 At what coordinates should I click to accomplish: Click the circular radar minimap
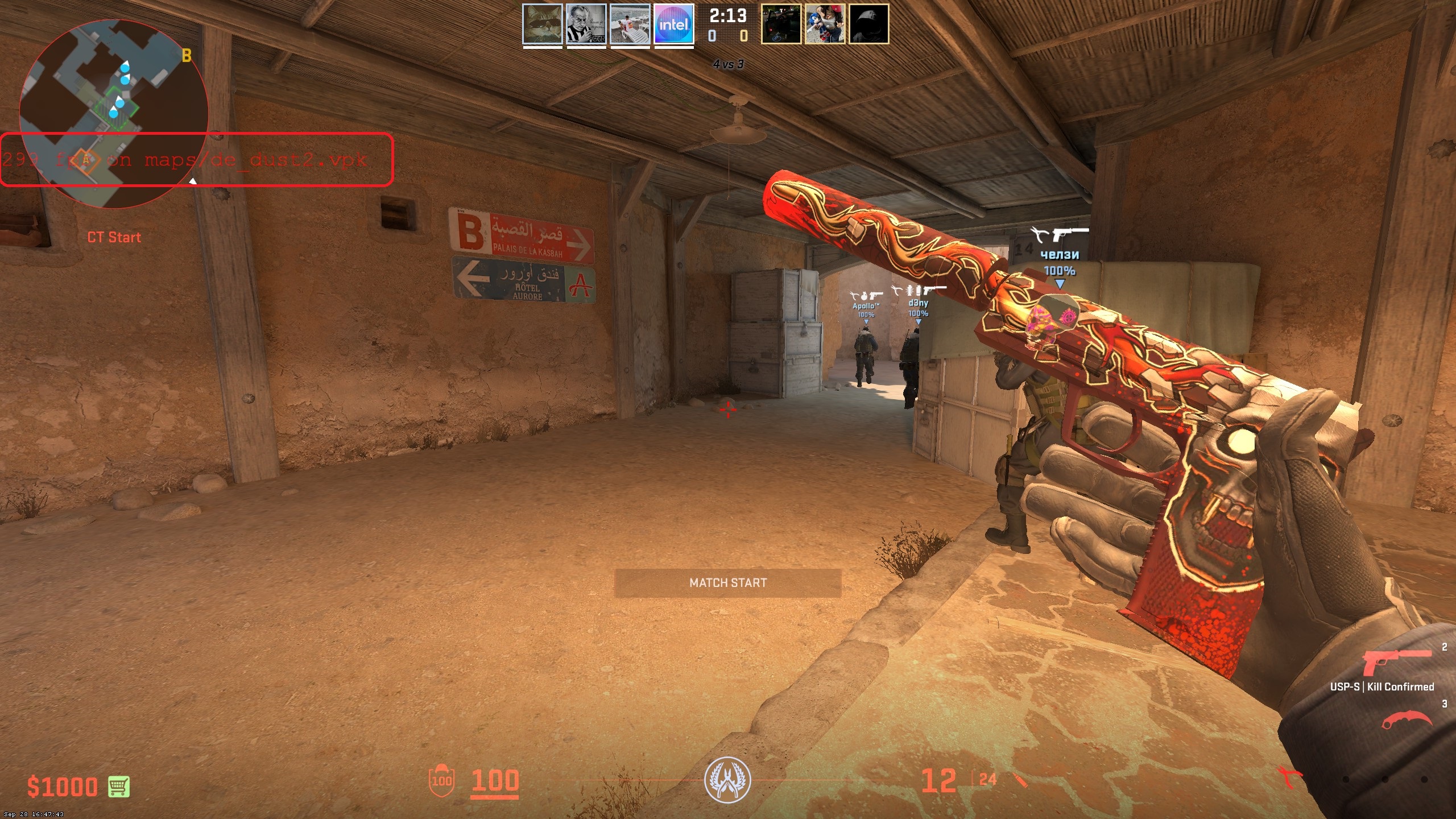coord(114,114)
